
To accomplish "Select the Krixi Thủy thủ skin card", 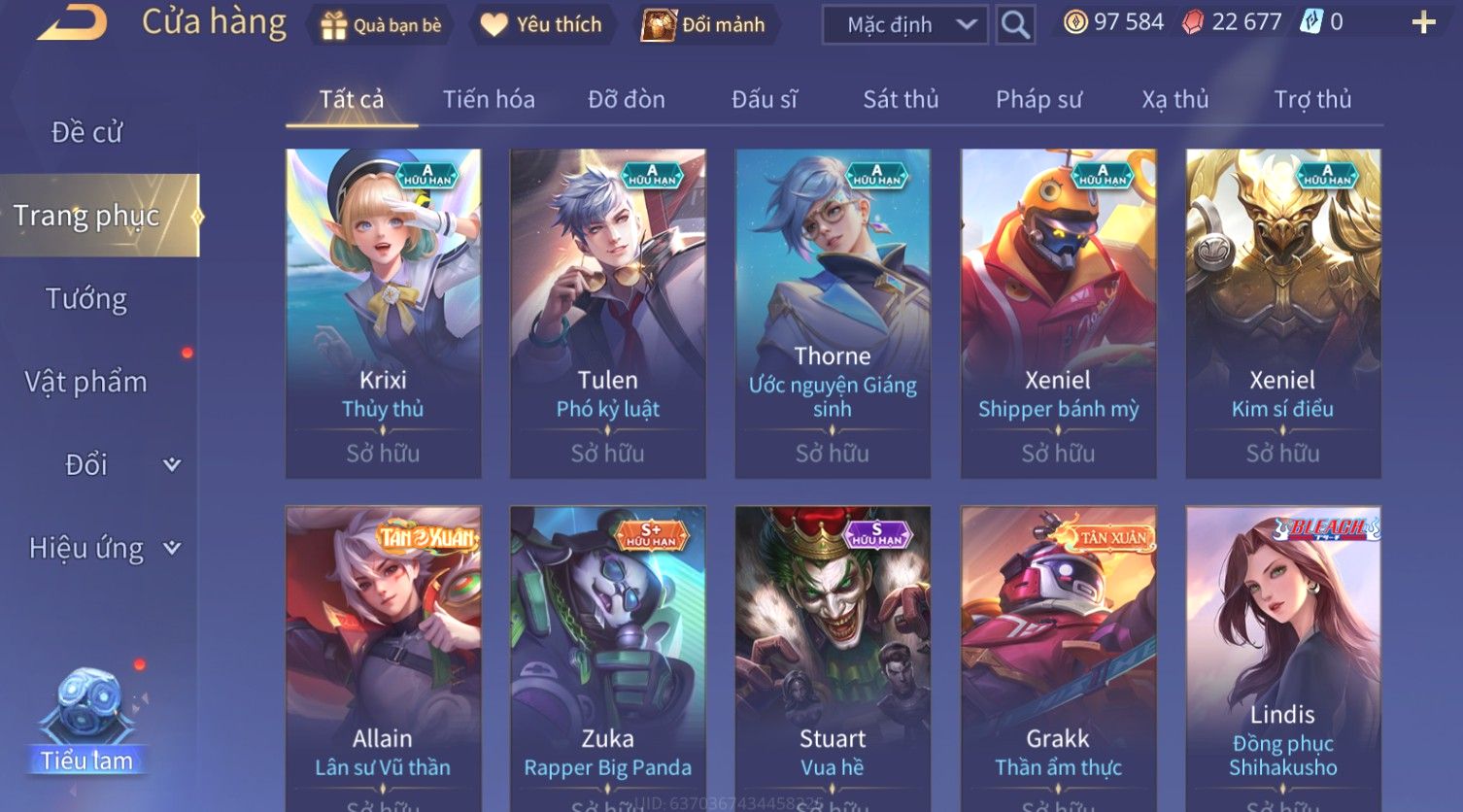I will point(383,313).
